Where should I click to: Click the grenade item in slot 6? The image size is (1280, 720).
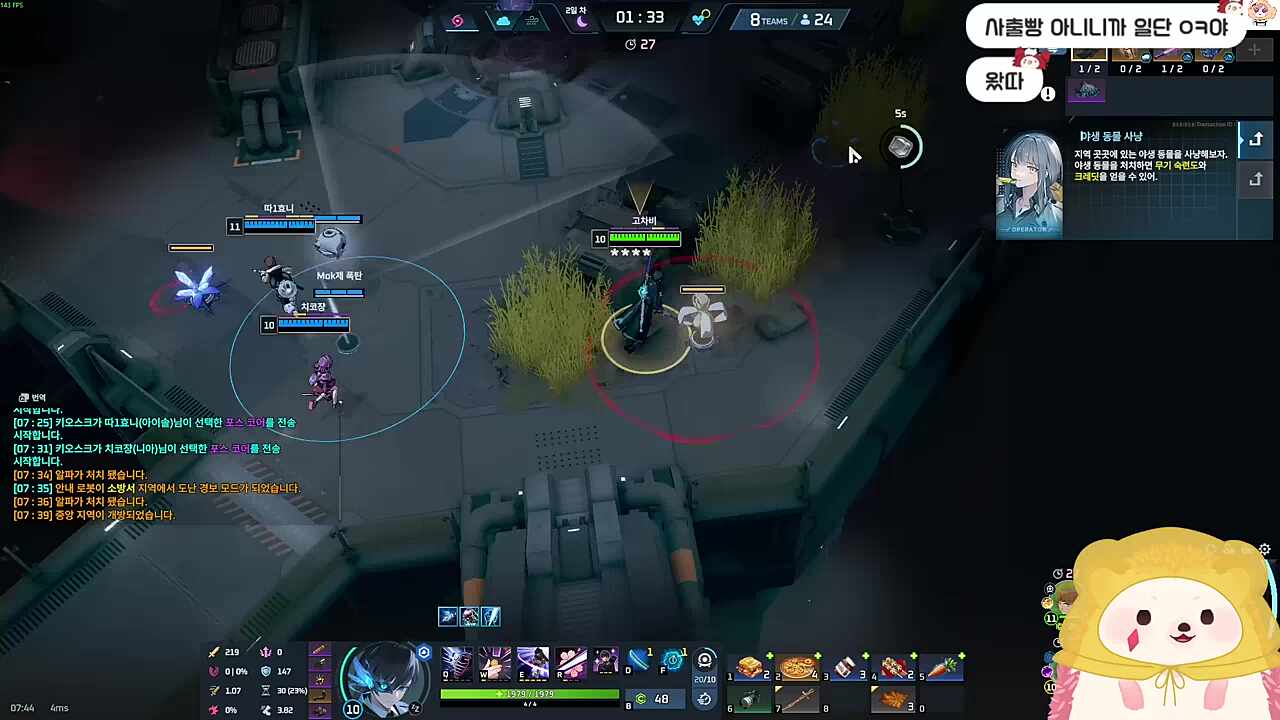749,698
